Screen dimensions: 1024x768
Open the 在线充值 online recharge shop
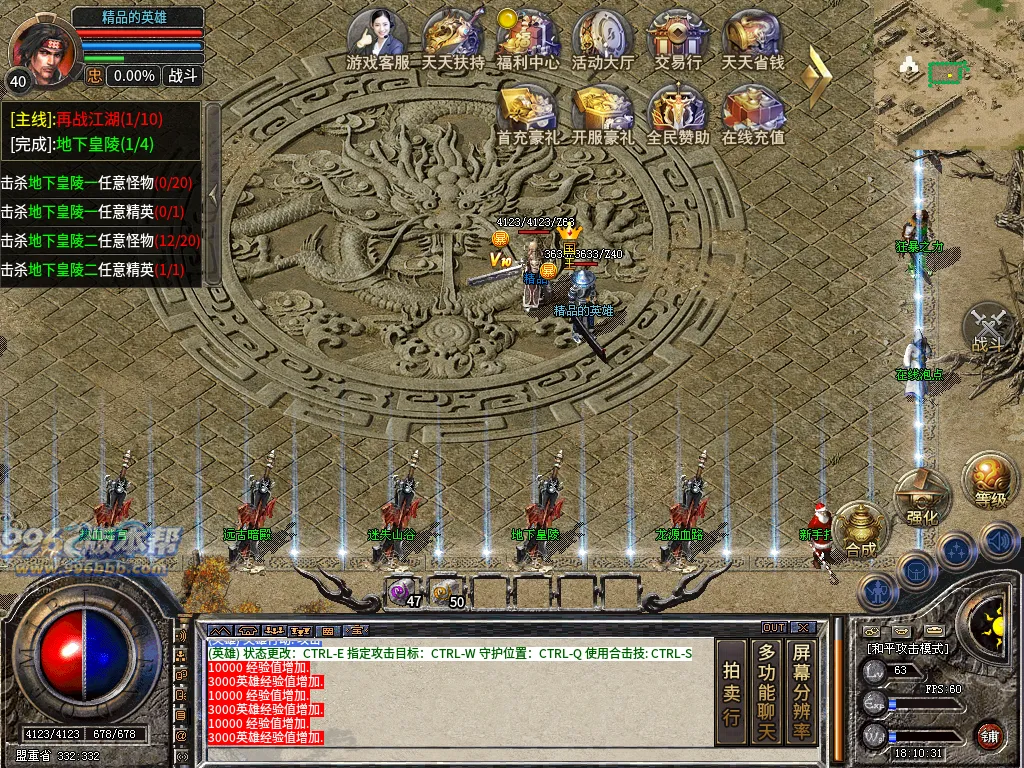coord(753,112)
